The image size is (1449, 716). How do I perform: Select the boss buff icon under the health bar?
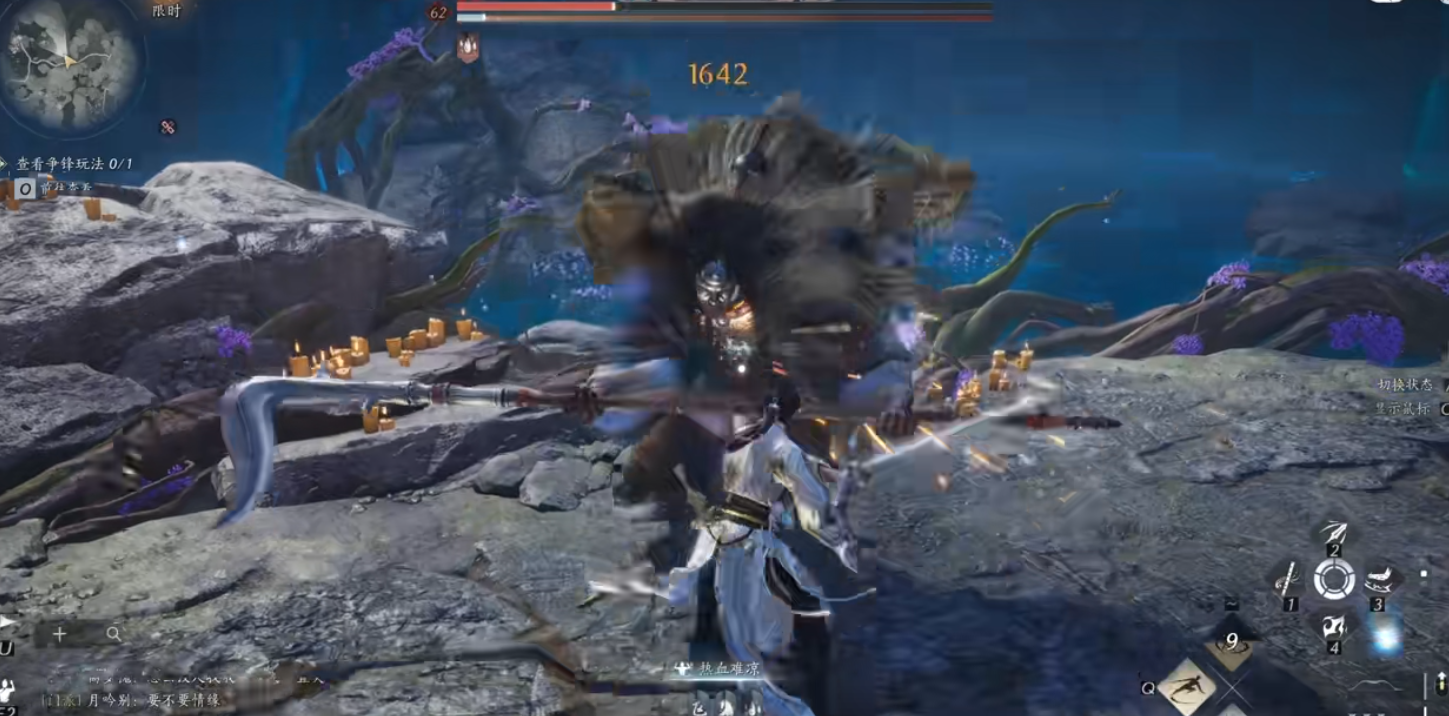coord(468,47)
